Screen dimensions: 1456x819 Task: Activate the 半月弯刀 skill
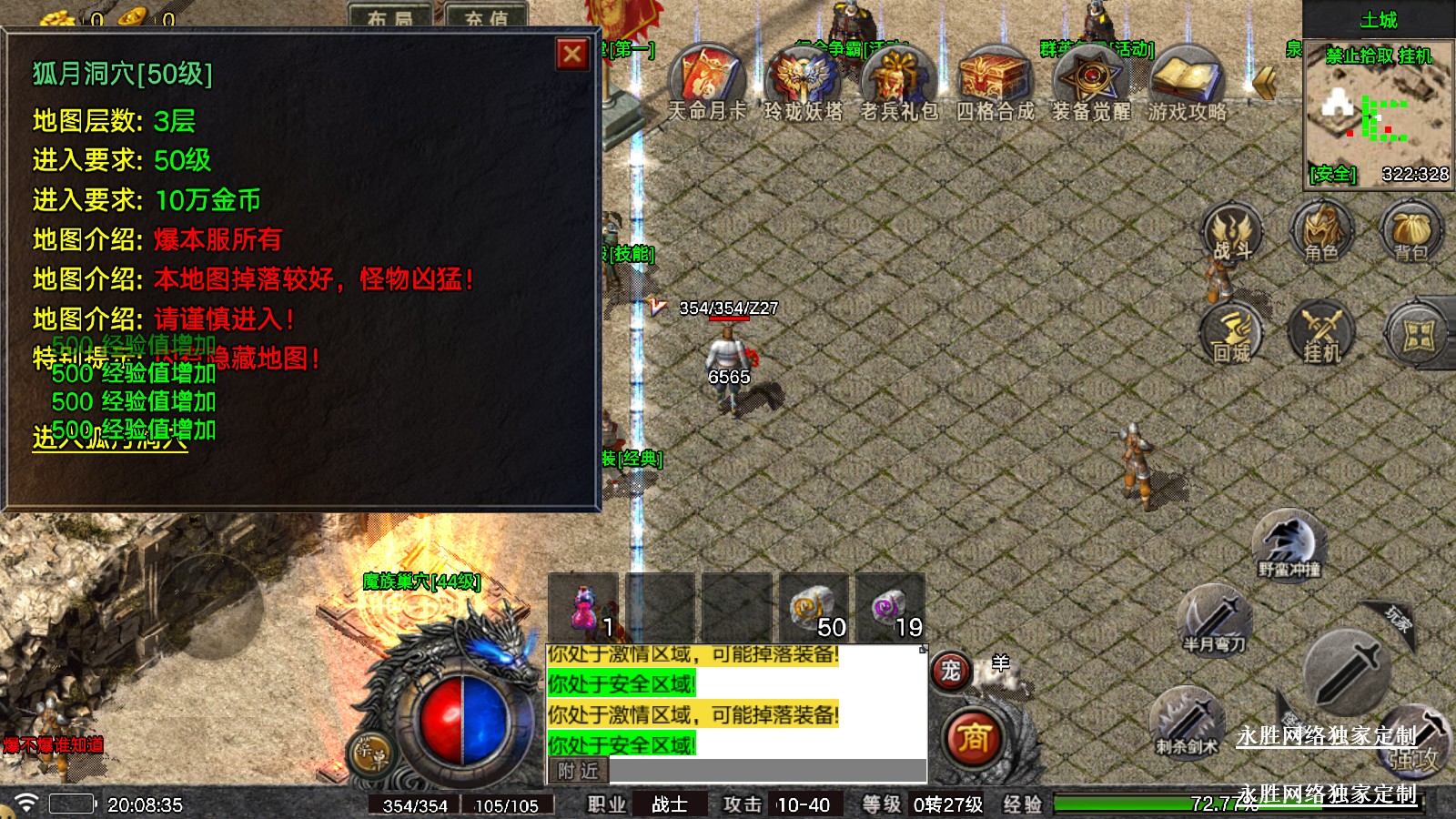pyautogui.click(x=1214, y=619)
